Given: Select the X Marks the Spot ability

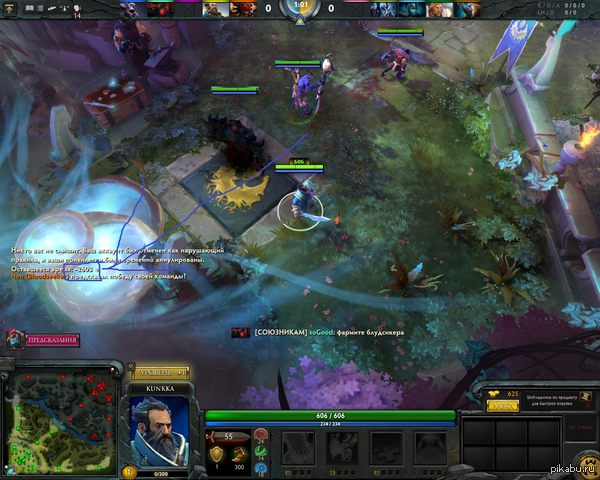Looking at the screenshot, I should pyautogui.click(x=386, y=447).
